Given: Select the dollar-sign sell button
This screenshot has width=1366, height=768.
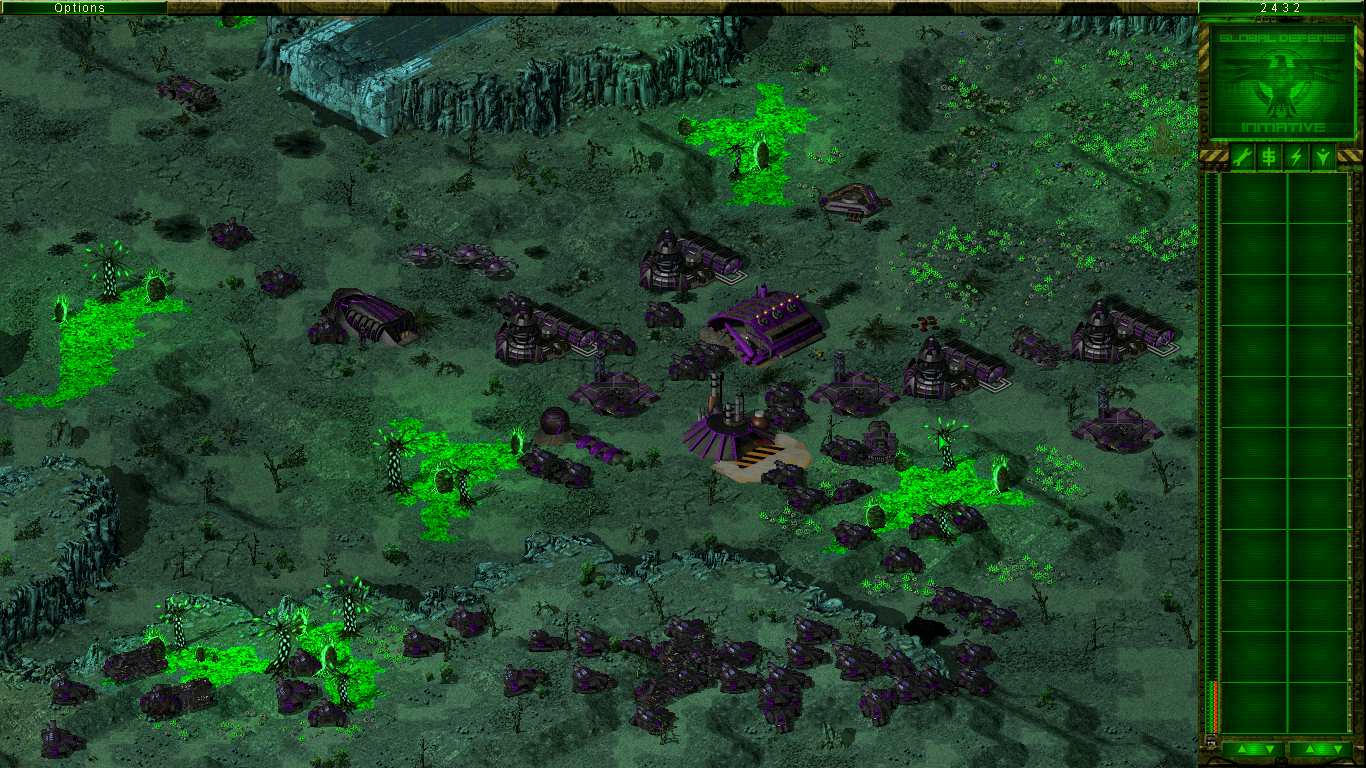Looking at the screenshot, I should pos(1269,157).
